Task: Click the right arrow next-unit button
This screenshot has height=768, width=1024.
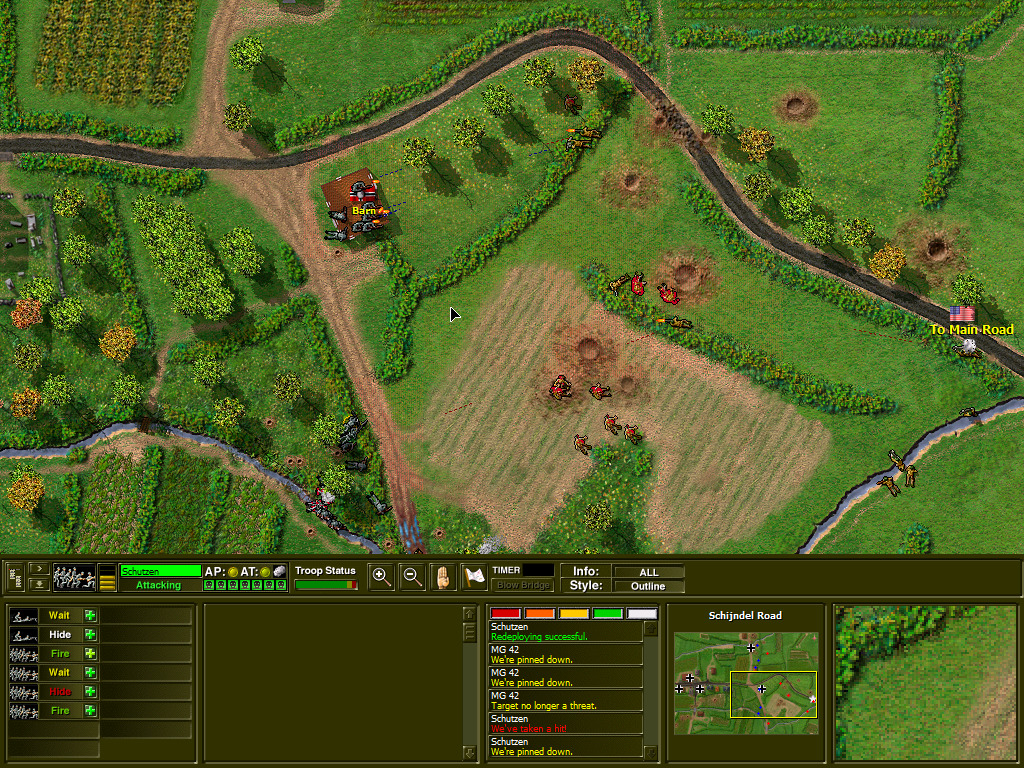Action: 41,569
